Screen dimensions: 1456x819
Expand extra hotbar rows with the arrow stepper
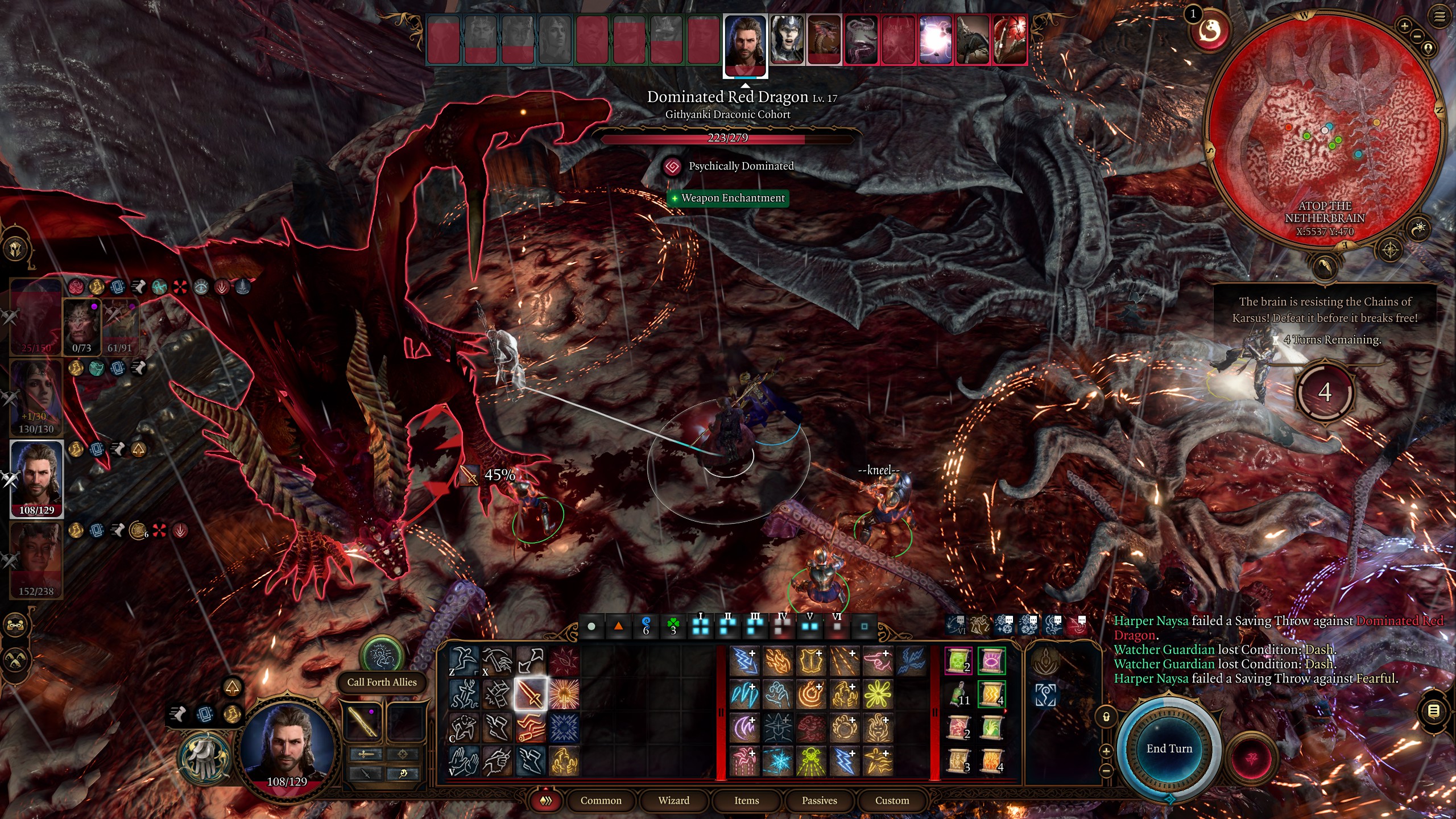(x=1106, y=751)
